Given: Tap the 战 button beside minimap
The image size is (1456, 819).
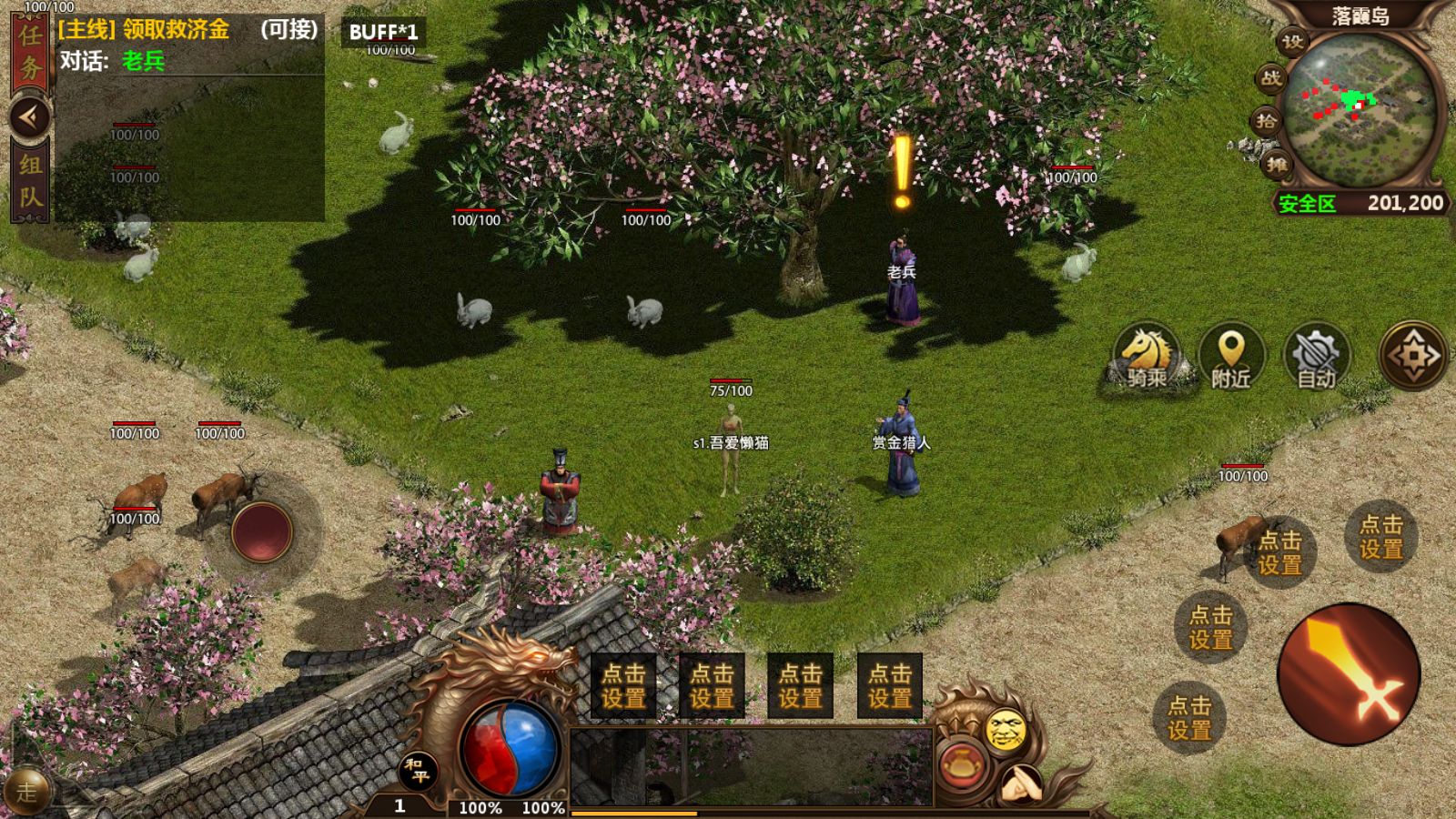Looking at the screenshot, I should click(1270, 78).
